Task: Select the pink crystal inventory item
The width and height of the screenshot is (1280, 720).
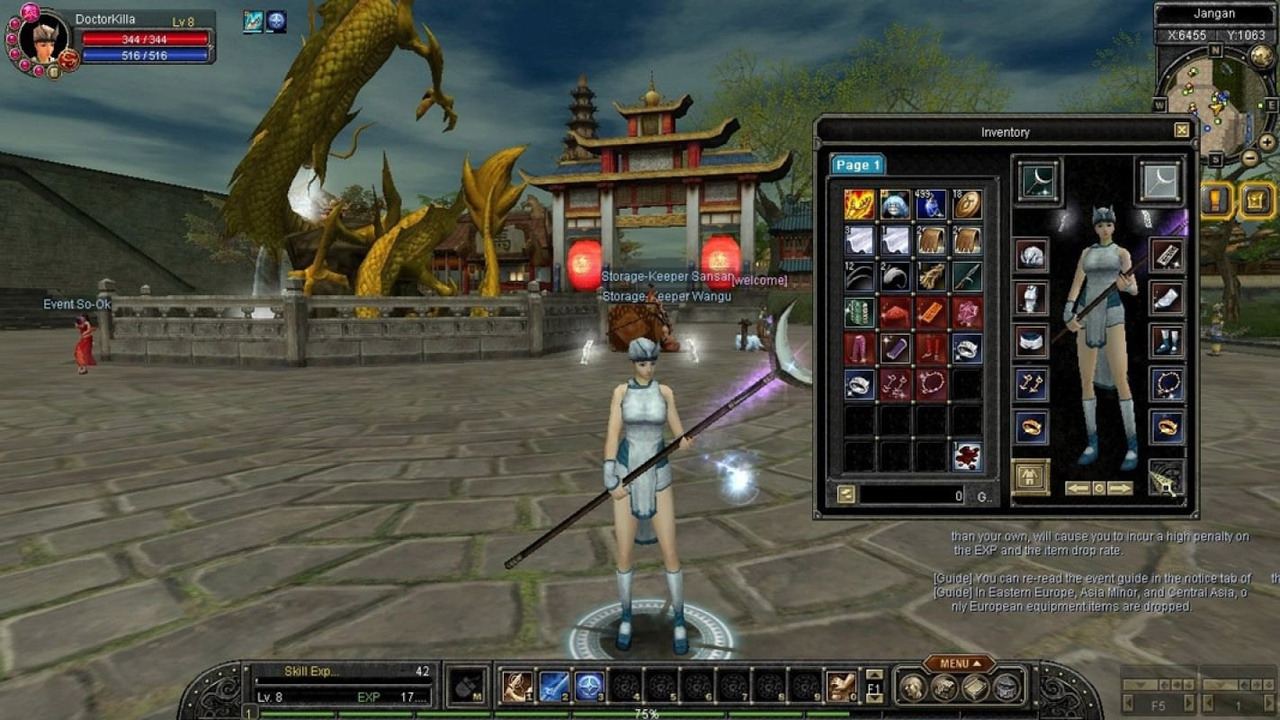Action: pyautogui.click(x=967, y=312)
